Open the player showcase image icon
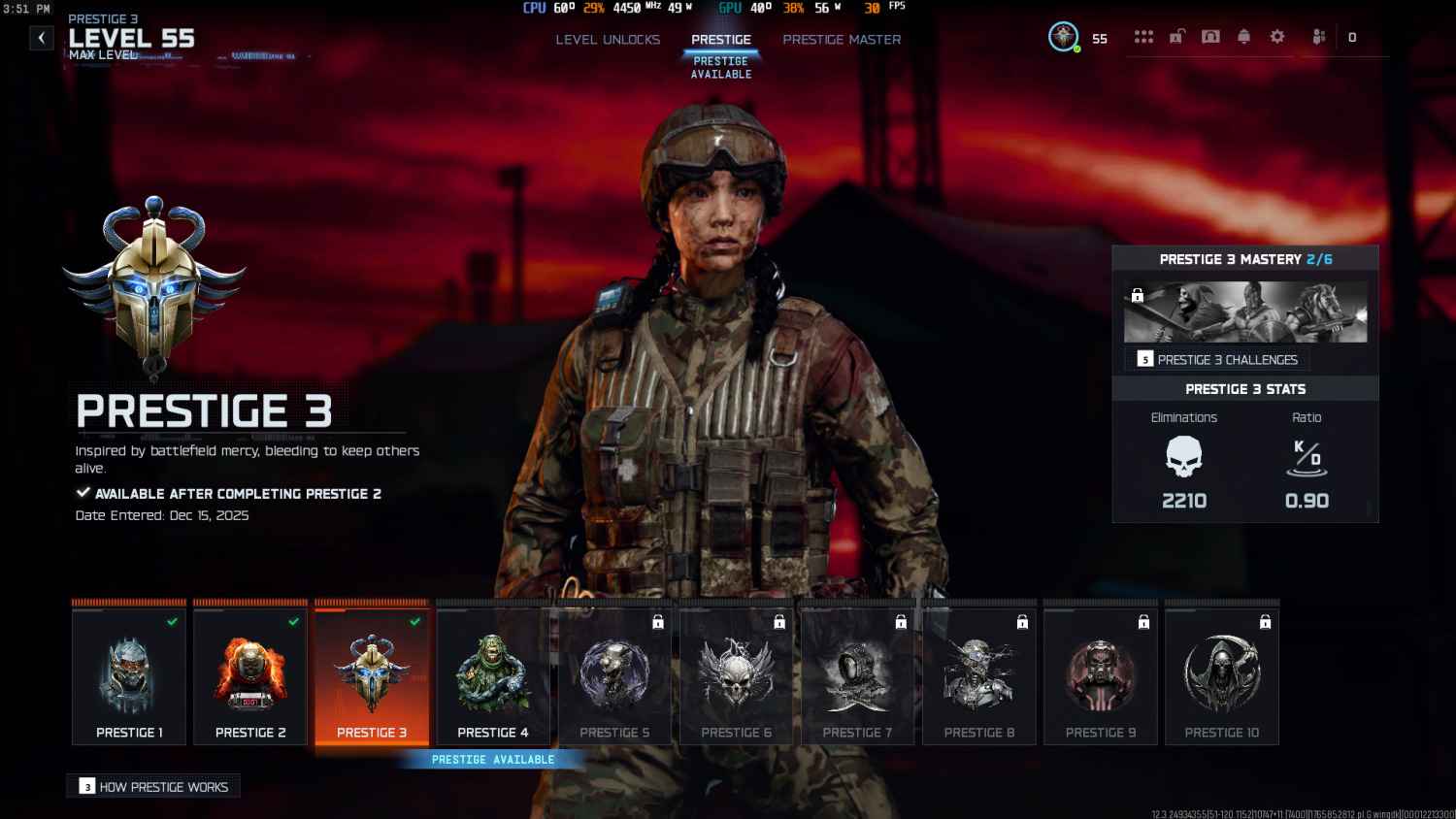This screenshot has height=819, width=1456. tap(1210, 36)
